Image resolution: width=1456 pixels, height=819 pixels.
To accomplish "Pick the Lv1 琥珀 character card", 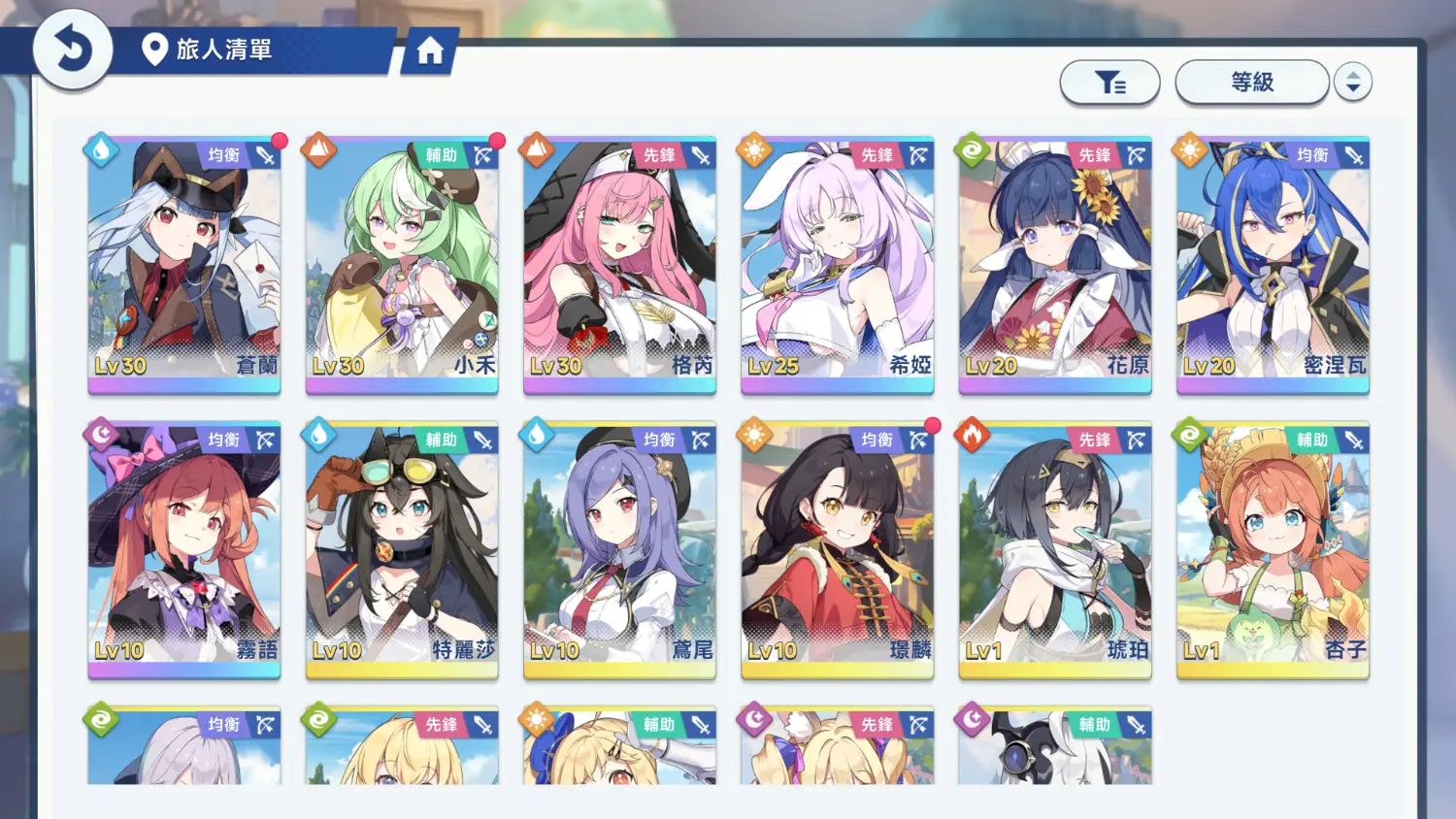I will (1055, 549).
